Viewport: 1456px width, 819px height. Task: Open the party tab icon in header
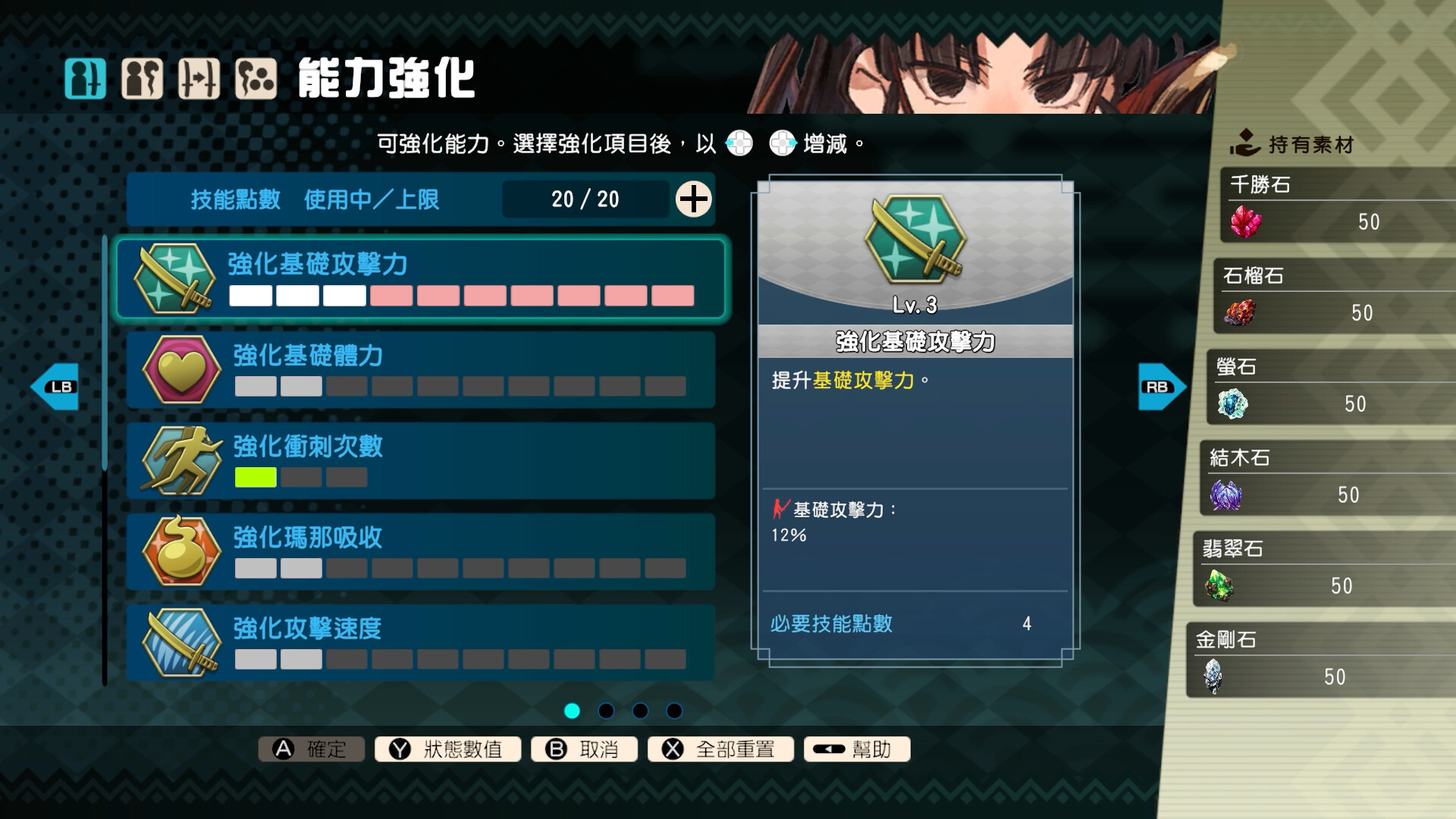(143, 77)
